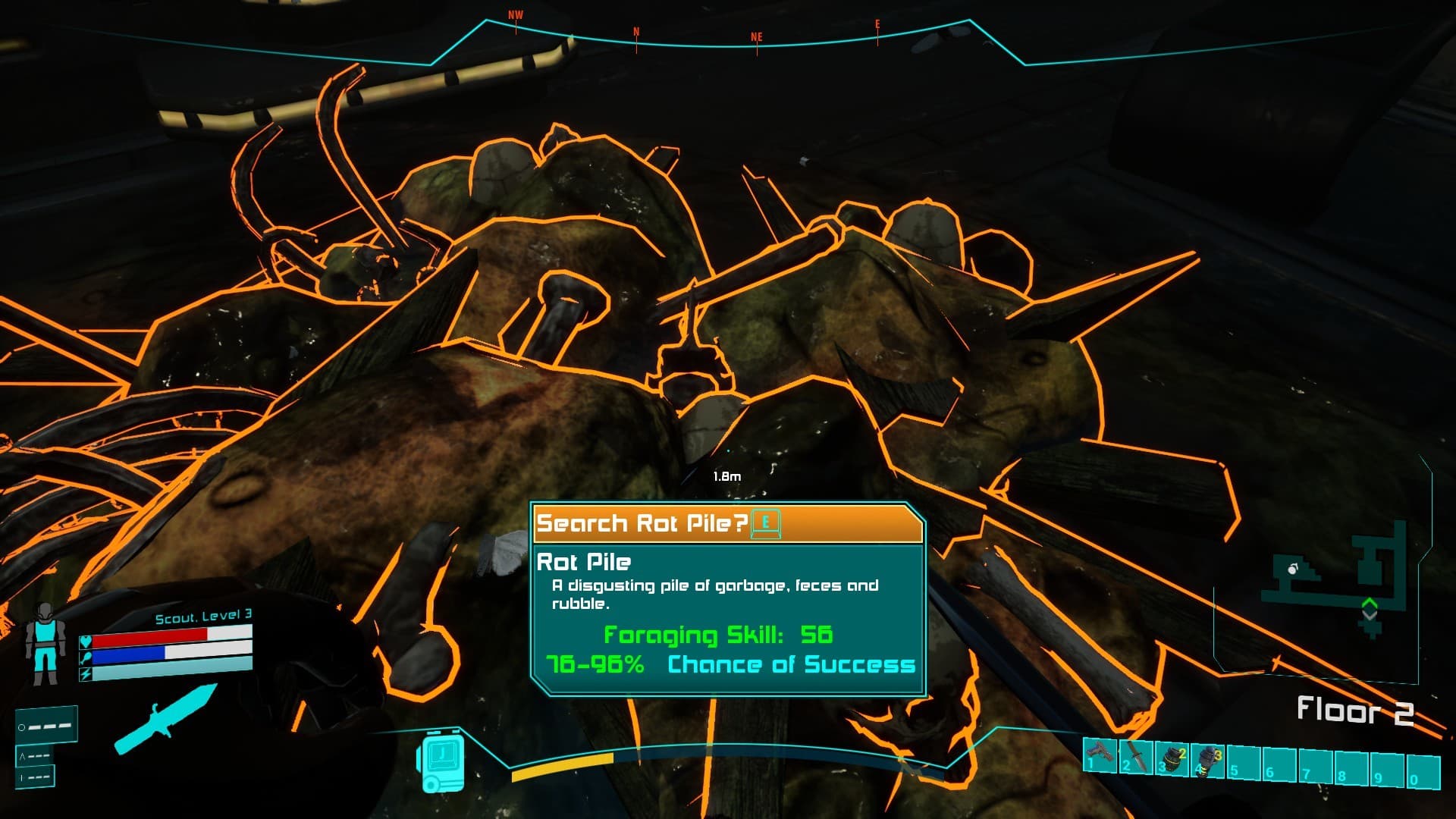The width and height of the screenshot is (1456, 819).
Task: Click the lightning icon beside the stamina bar
Action: [85, 673]
